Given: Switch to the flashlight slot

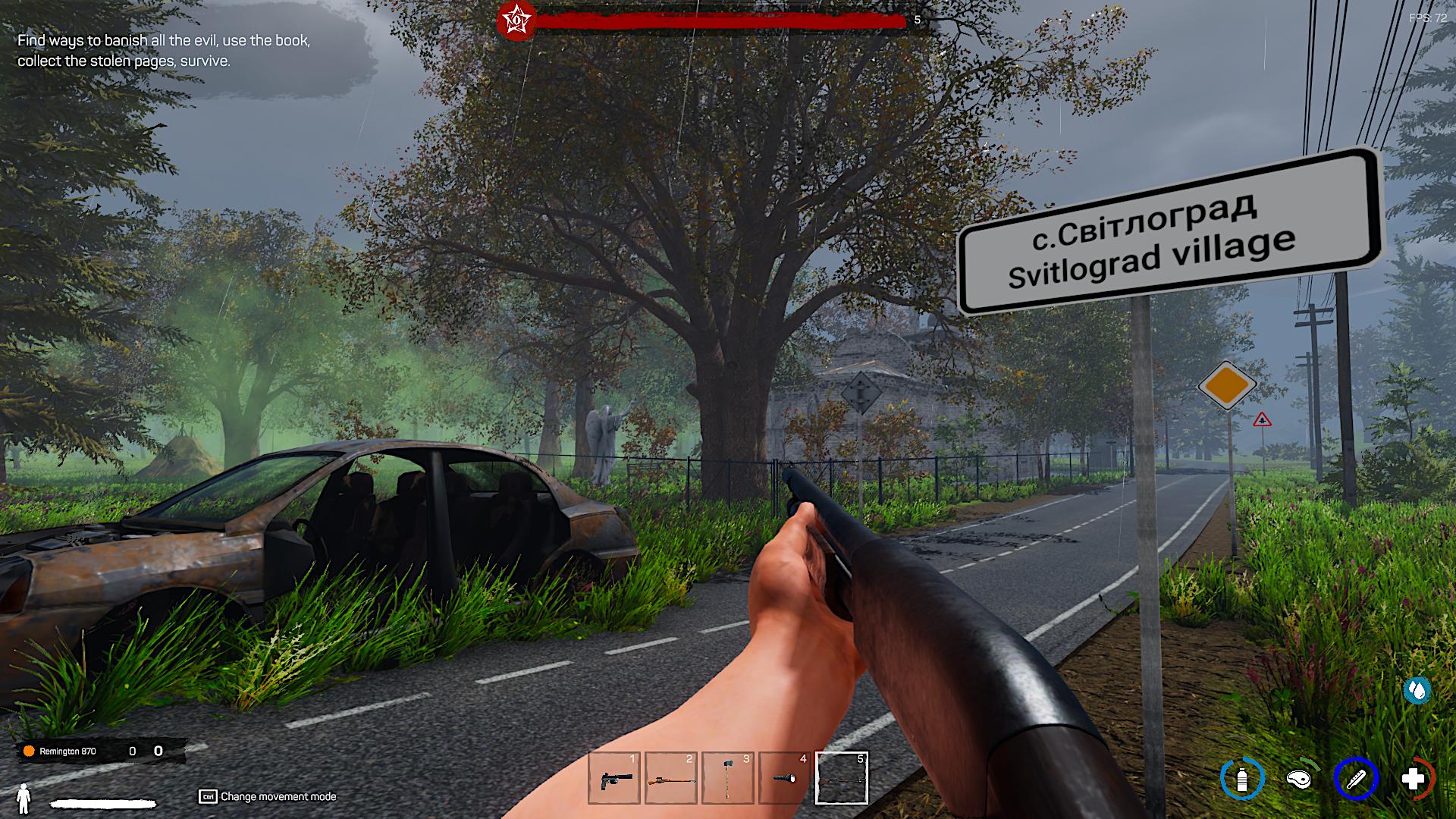Looking at the screenshot, I should click(785, 778).
